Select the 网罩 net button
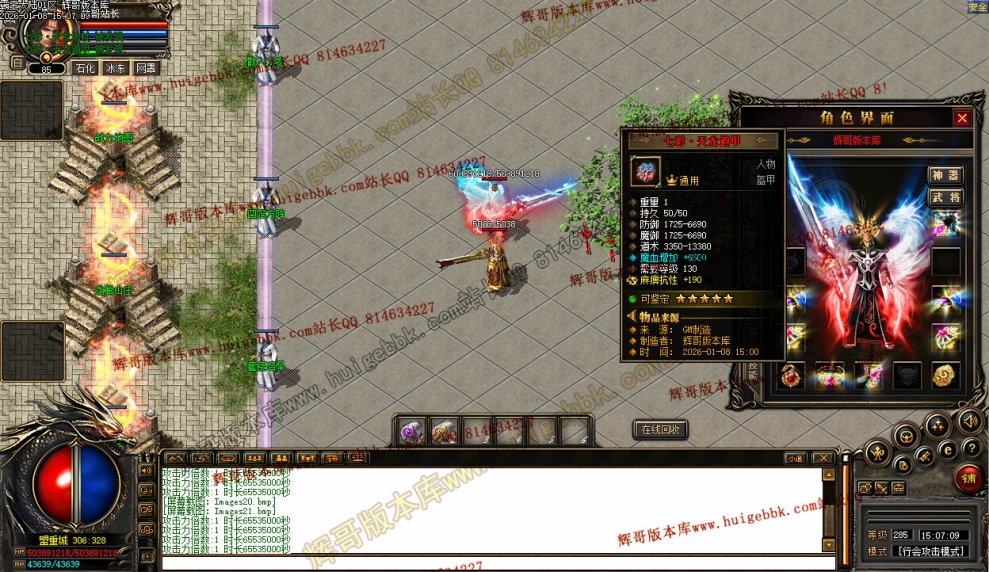Viewport: 989px width, 572px height. pos(146,68)
